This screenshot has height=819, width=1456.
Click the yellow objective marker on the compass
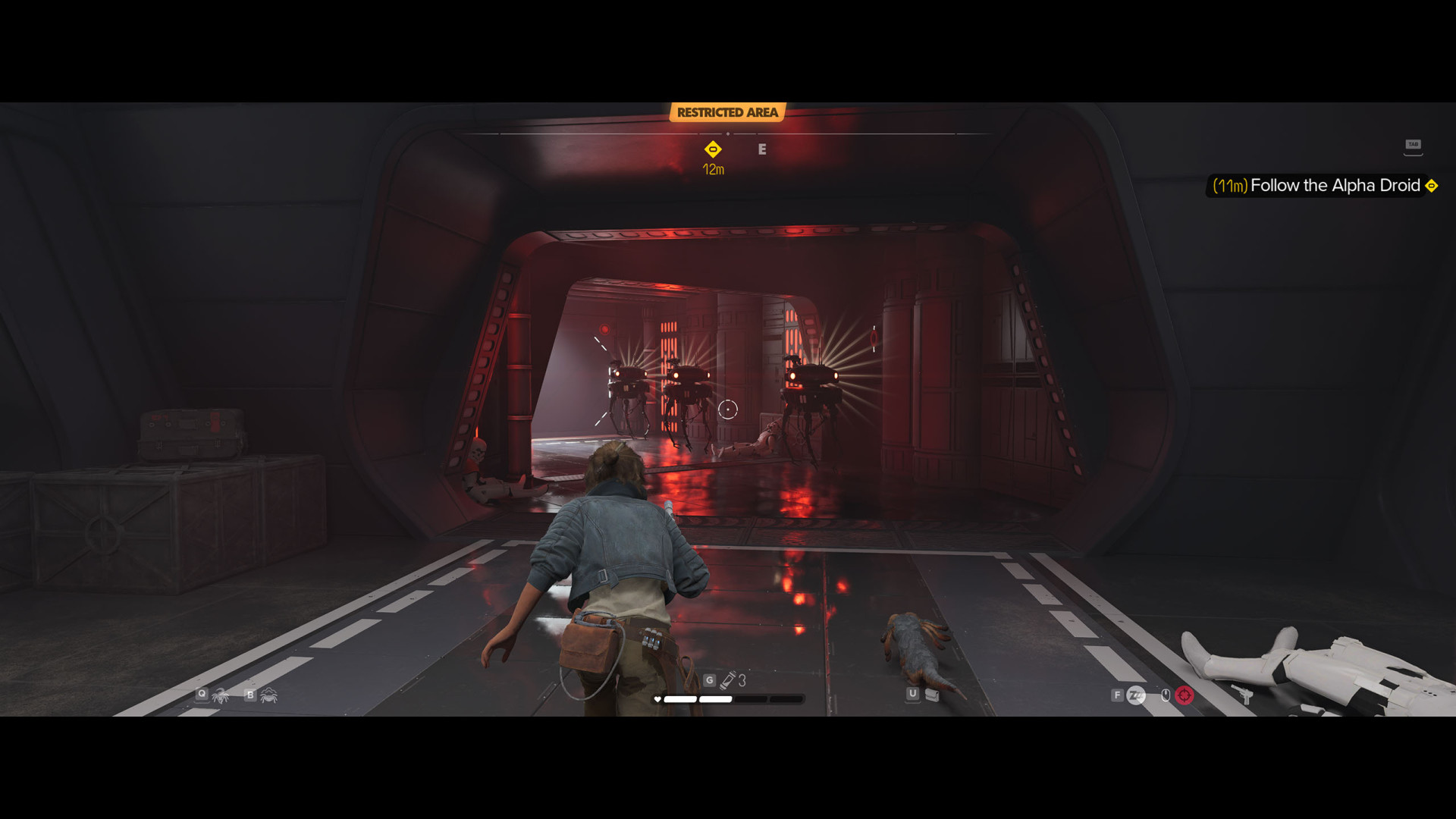click(713, 149)
